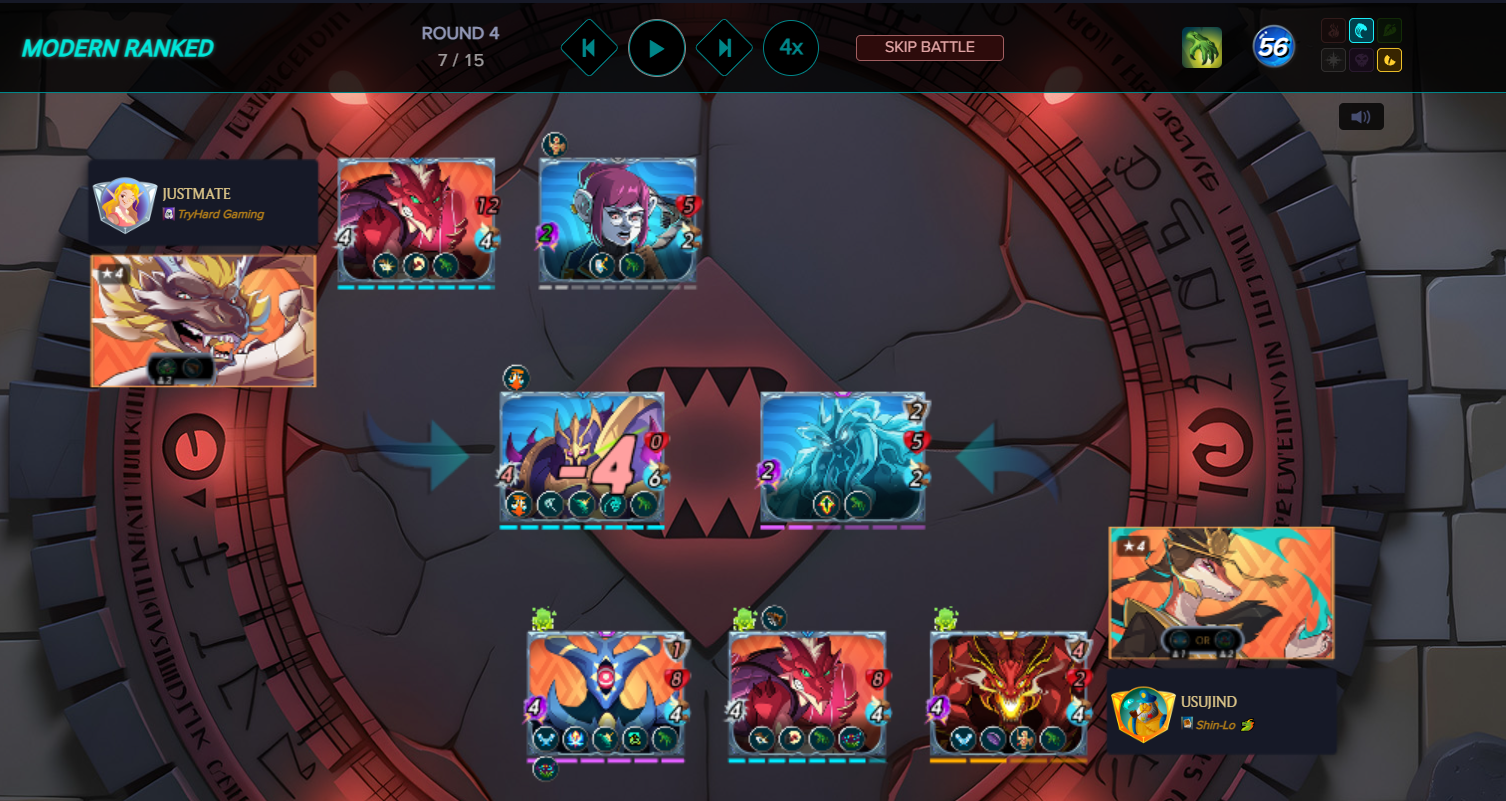The width and height of the screenshot is (1506, 801).
Task: Open JUSTMATE's player profile panel
Action: 203,202
